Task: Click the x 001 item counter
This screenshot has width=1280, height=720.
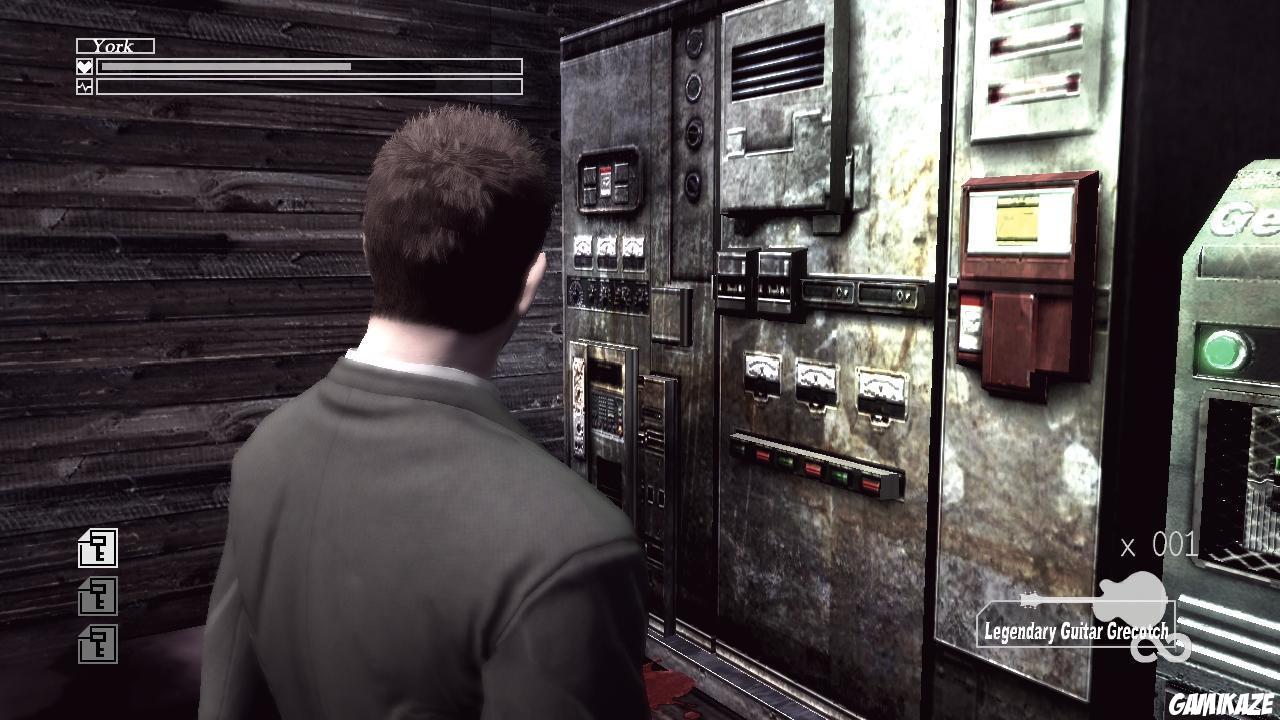Action: click(x=1158, y=545)
